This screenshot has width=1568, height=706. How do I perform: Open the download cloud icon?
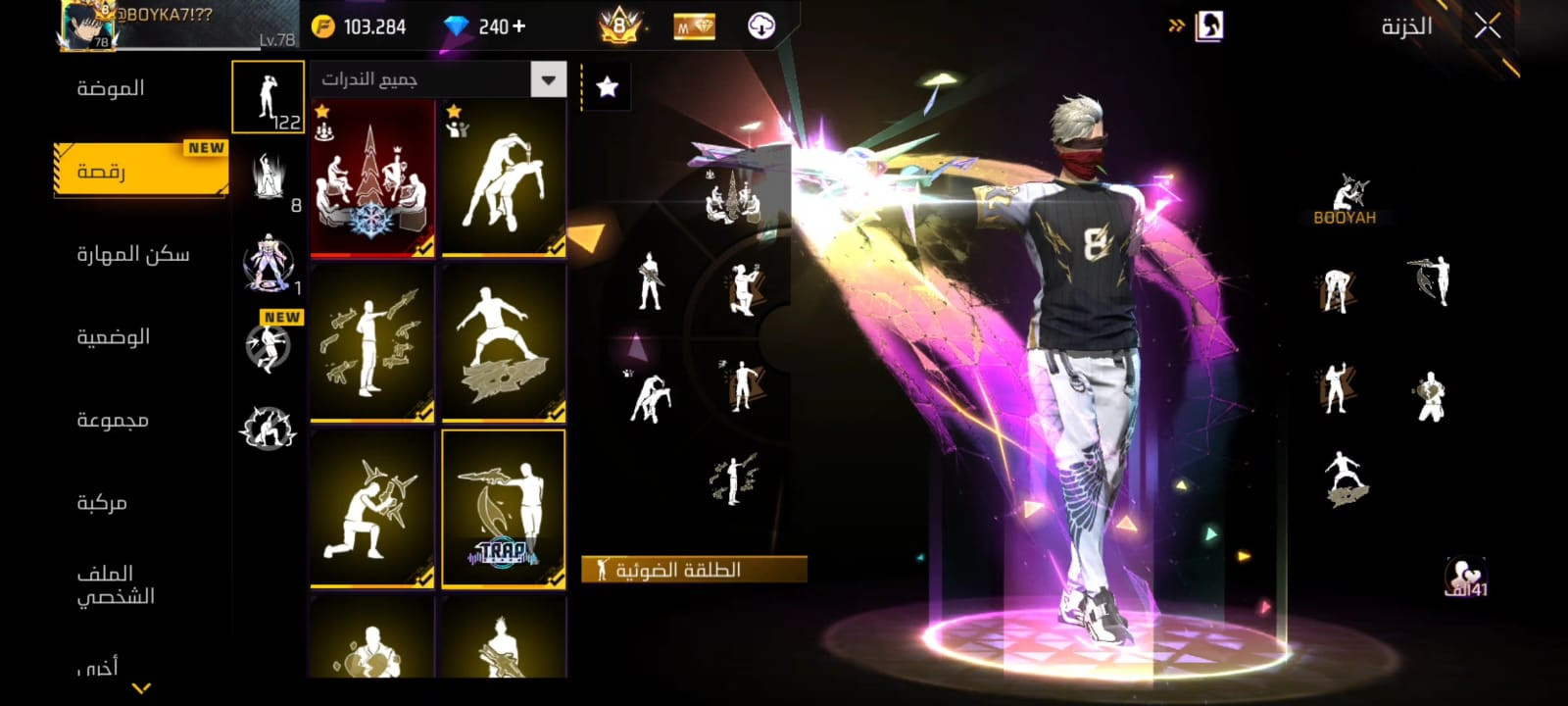[761, 26]
